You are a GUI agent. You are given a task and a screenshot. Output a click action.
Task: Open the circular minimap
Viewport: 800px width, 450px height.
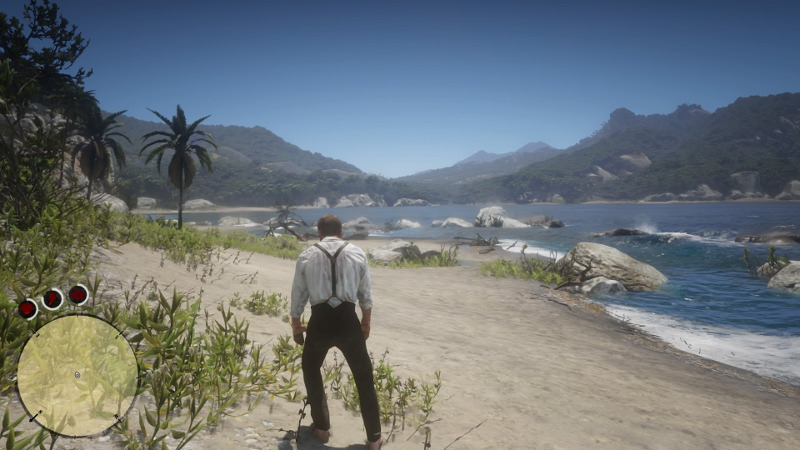pos(77,375)
